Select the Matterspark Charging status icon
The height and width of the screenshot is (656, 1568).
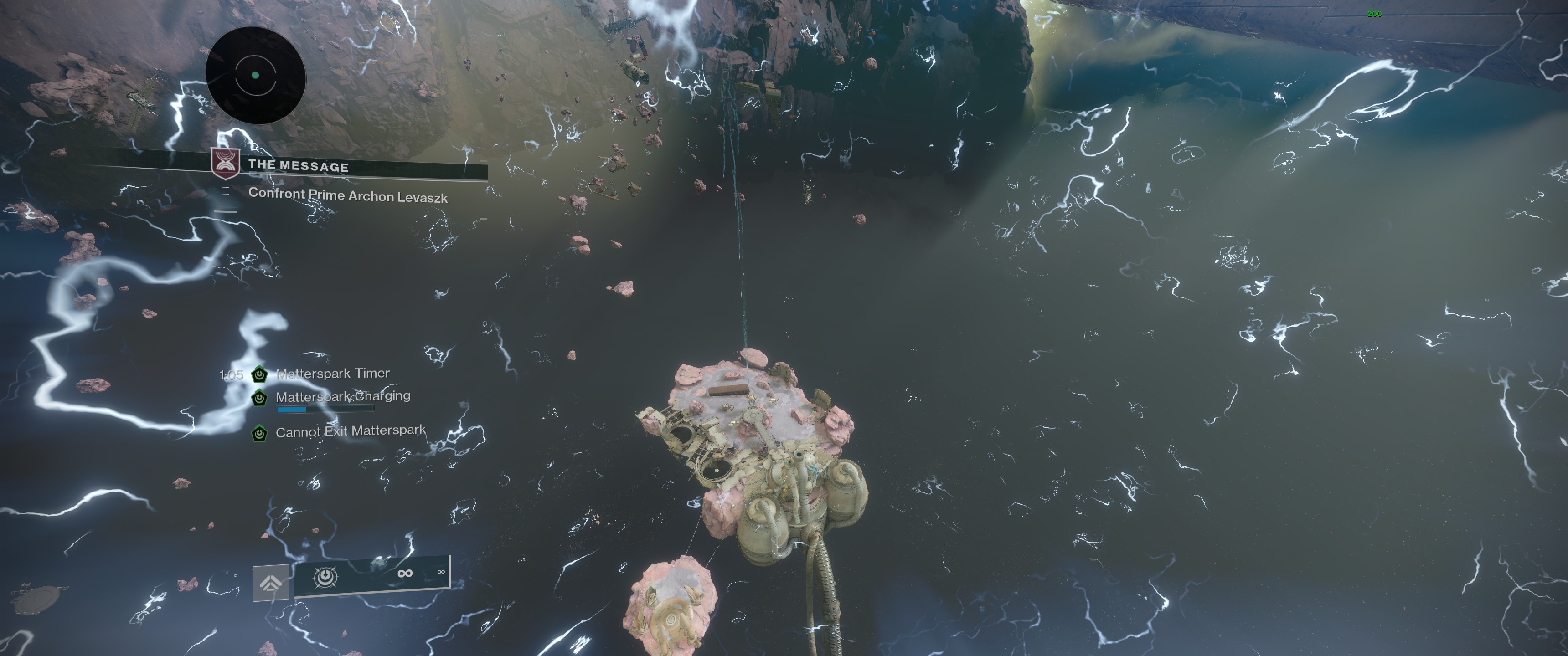259,398
